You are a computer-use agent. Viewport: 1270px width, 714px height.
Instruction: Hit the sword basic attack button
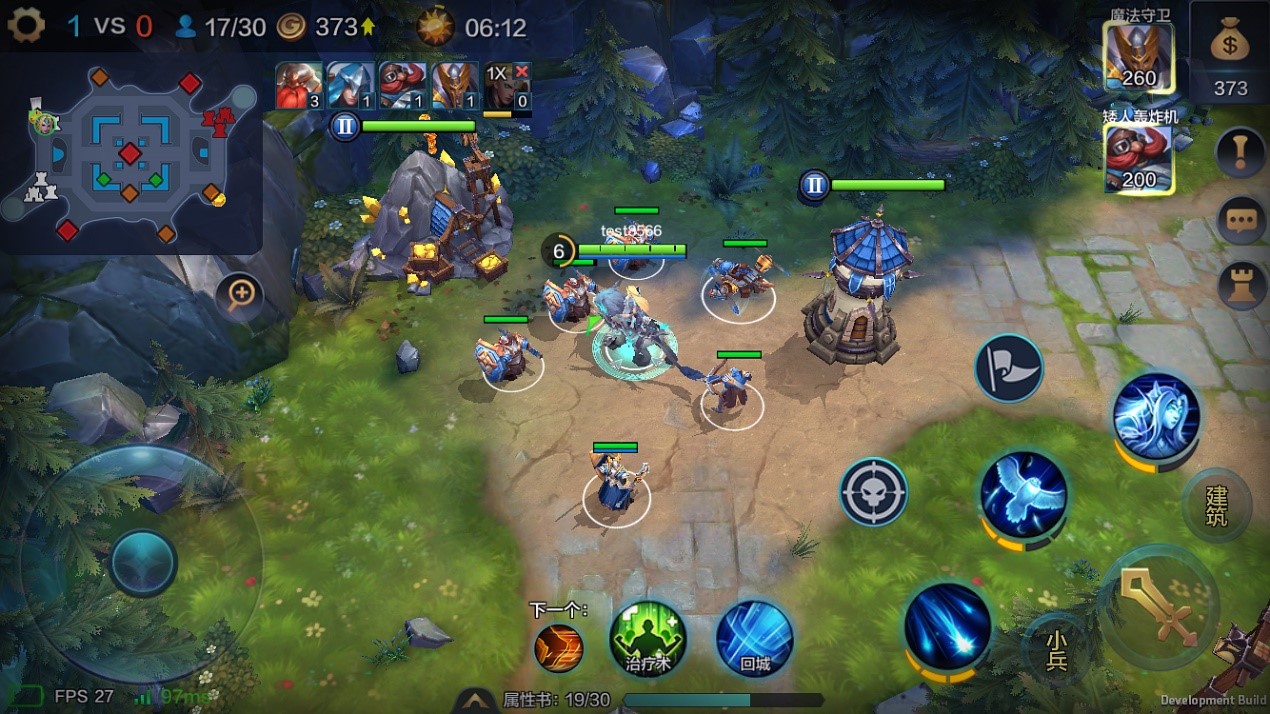(x=1159, y=604)
